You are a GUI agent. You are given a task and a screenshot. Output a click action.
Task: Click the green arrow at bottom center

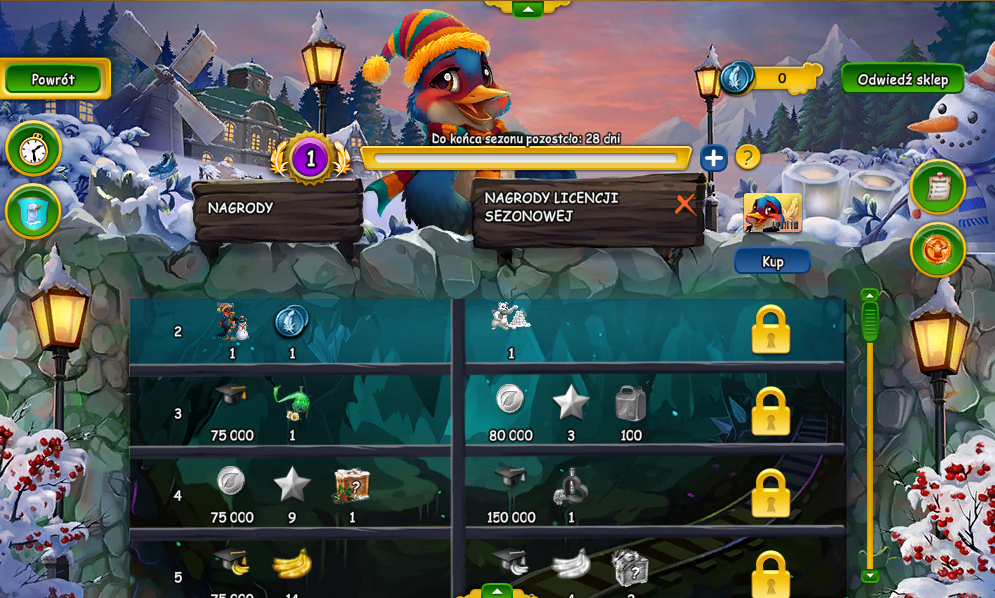pos(497,590)
